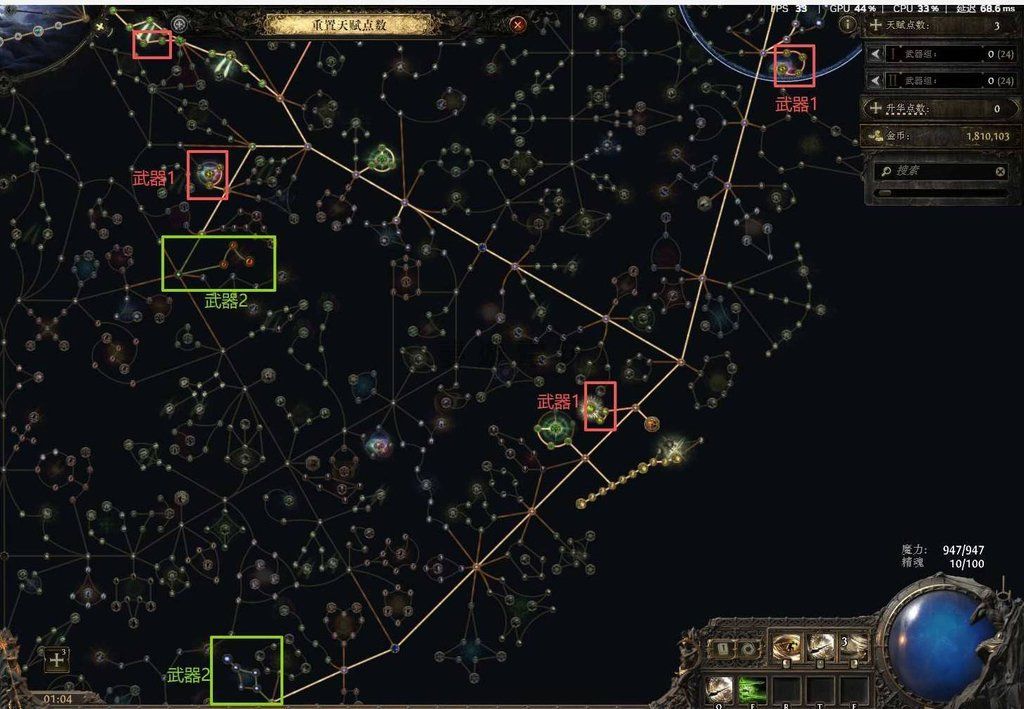This screenshot has width=1024, height=709.
Task: Click the round plus icon beside reset banner
Action: [x=179, y=24]
